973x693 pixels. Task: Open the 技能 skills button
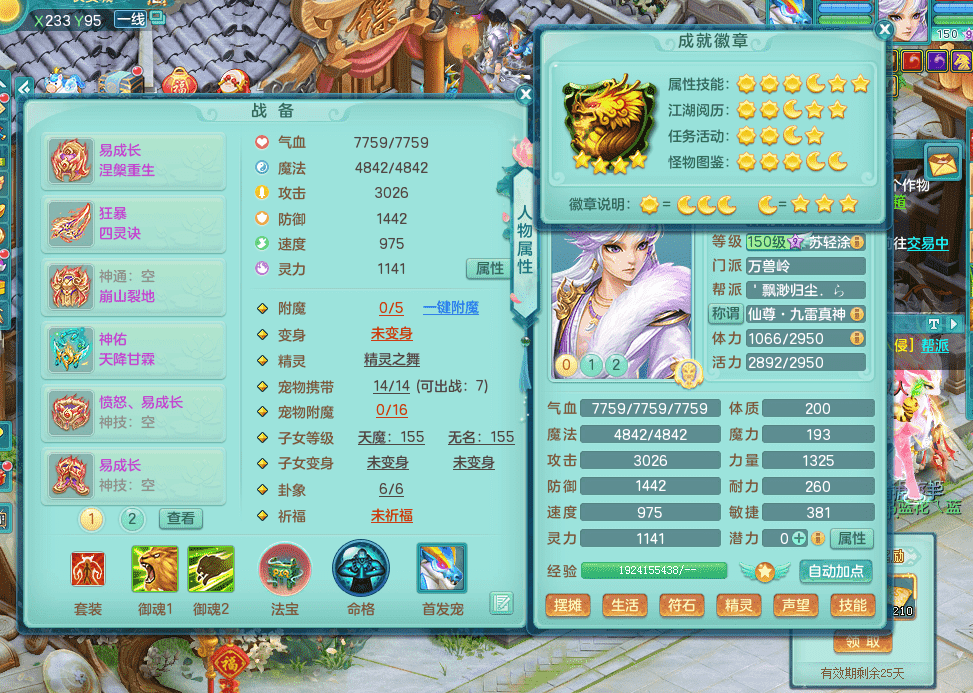tap(852, 605)
